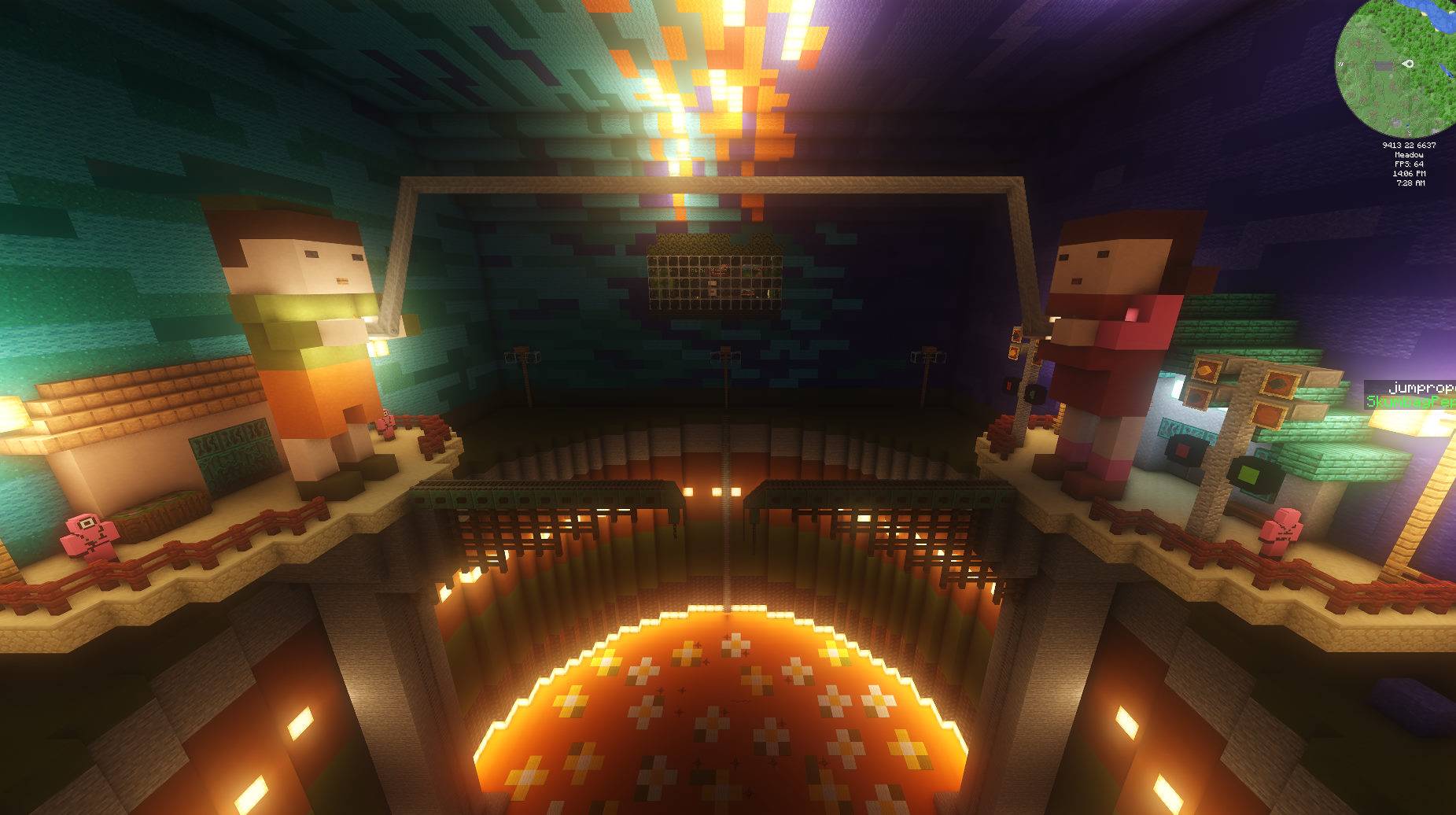This screenshot has height=815, width=1456.
Task: Select the player location marker on the minimap
Action: point(1409,64)
